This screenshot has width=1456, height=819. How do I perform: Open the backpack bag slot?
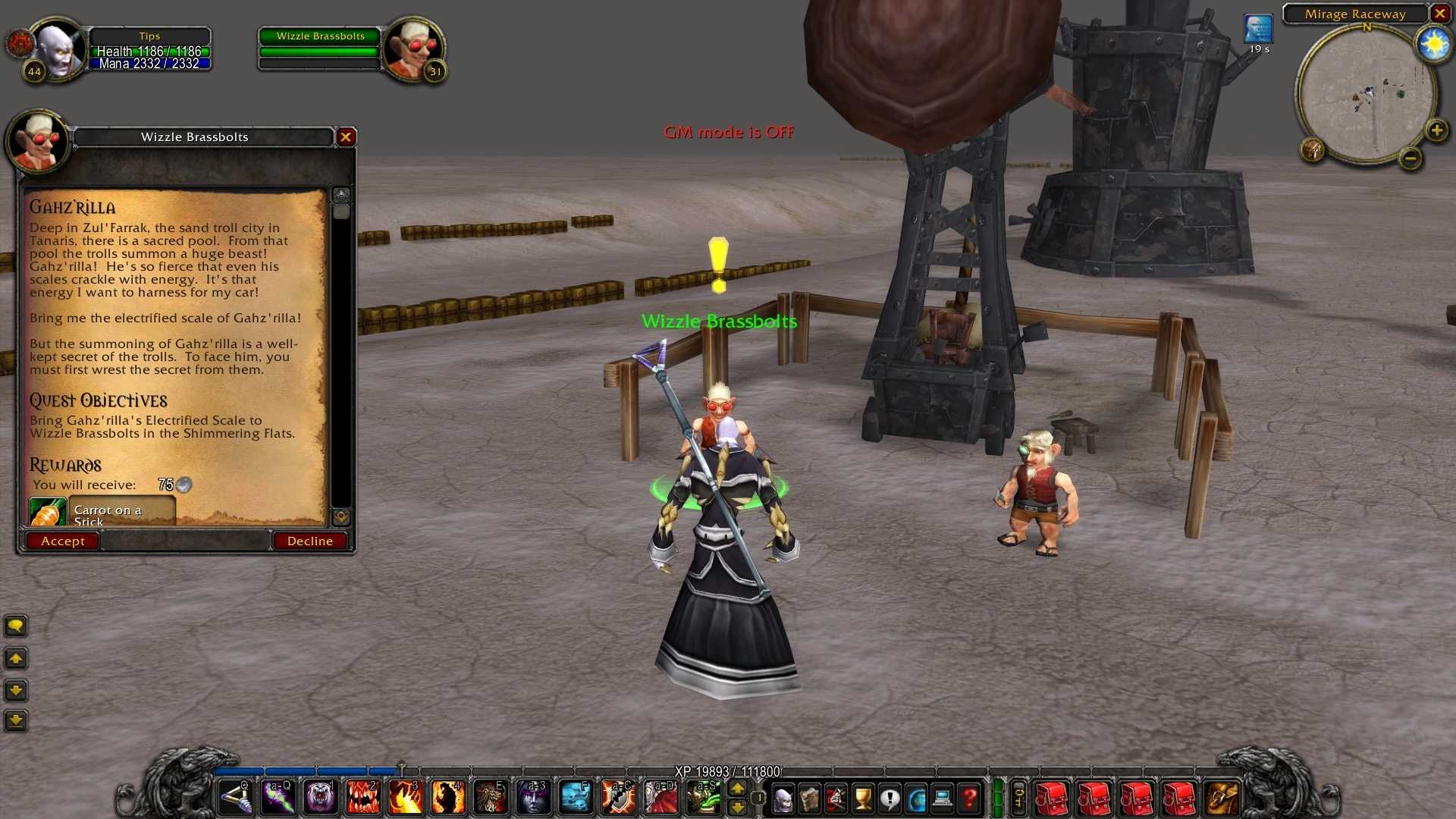click(x=1221, y=798)
